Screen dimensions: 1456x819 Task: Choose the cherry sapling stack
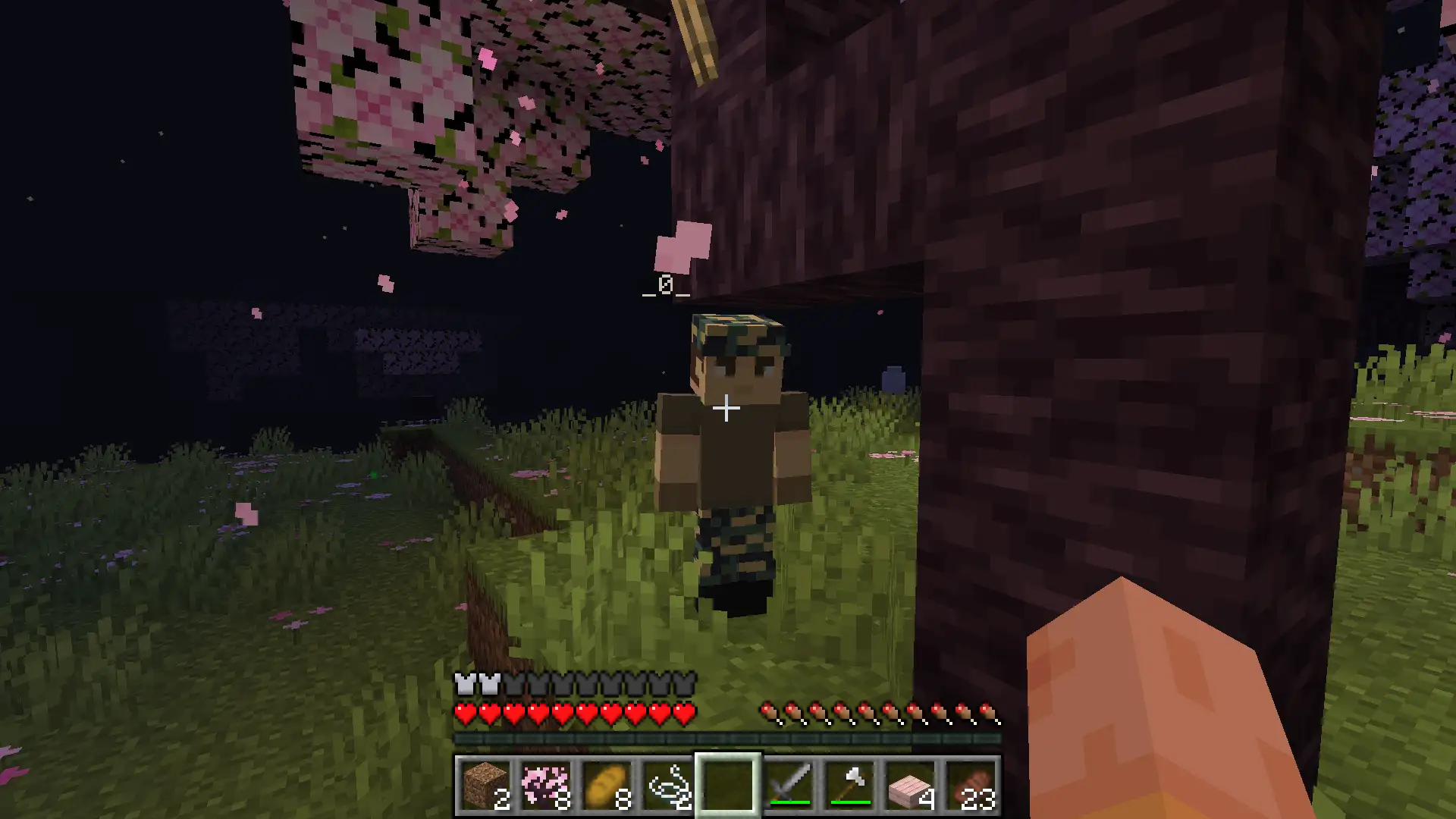545,785
